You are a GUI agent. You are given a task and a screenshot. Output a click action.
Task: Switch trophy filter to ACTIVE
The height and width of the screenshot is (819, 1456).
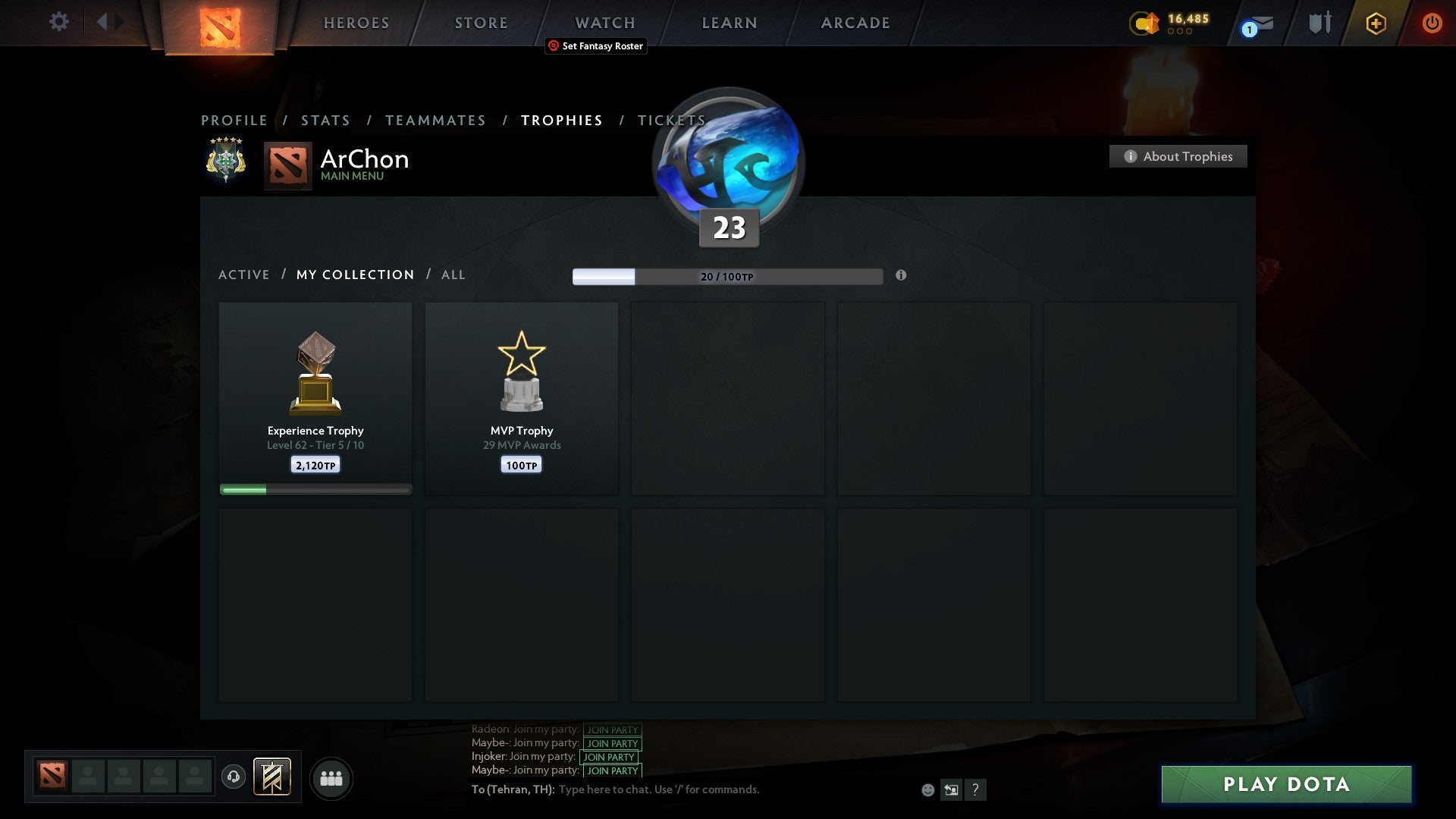pyautogui.click(x=244, y=275)
